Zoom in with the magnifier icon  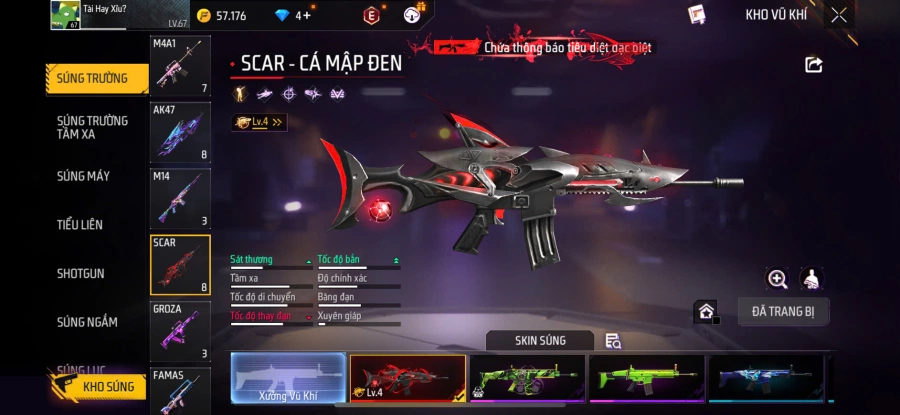777,279
